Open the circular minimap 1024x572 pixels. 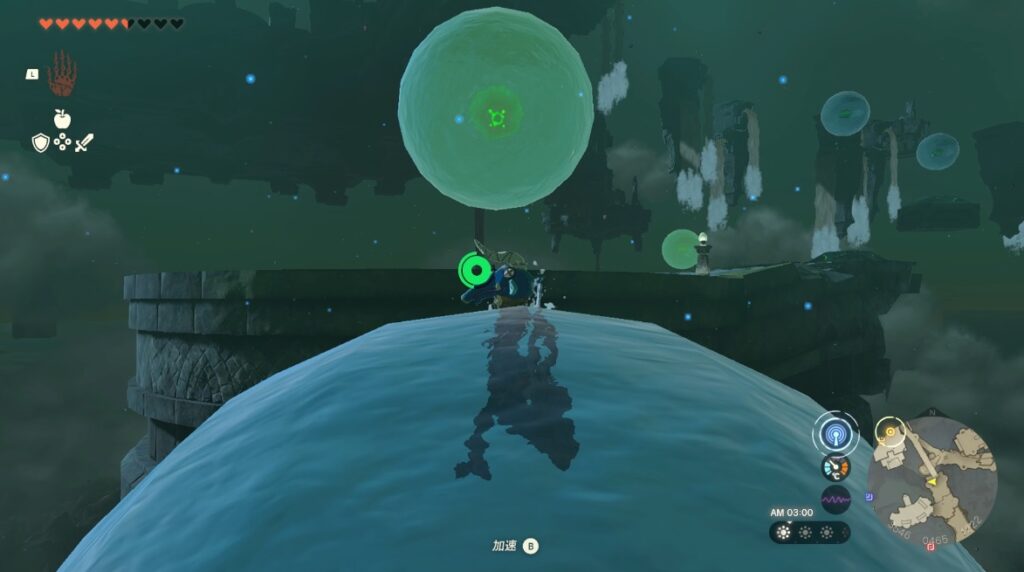tap(931, 479)
